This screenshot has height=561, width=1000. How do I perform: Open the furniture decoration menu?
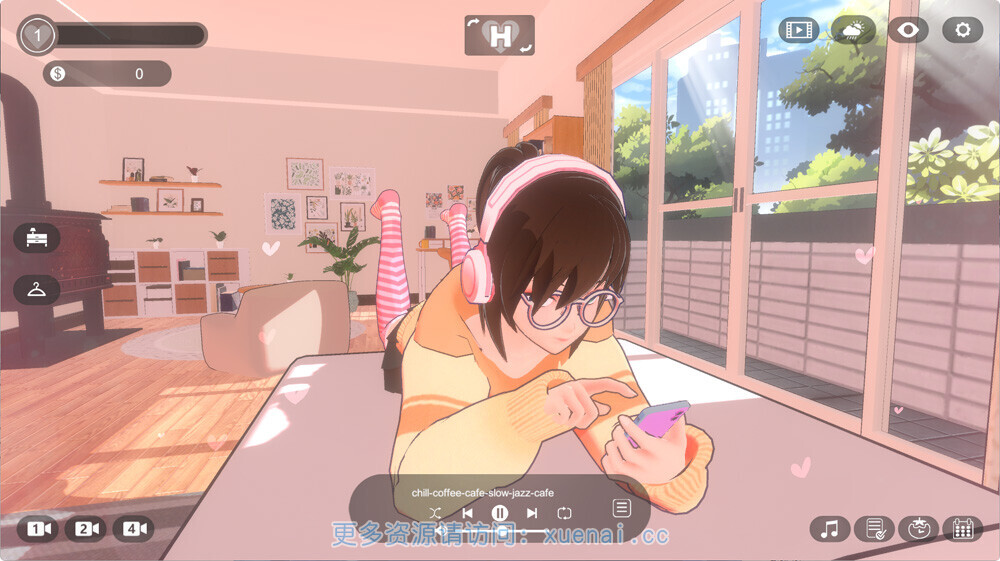click(x=37, y=238)
